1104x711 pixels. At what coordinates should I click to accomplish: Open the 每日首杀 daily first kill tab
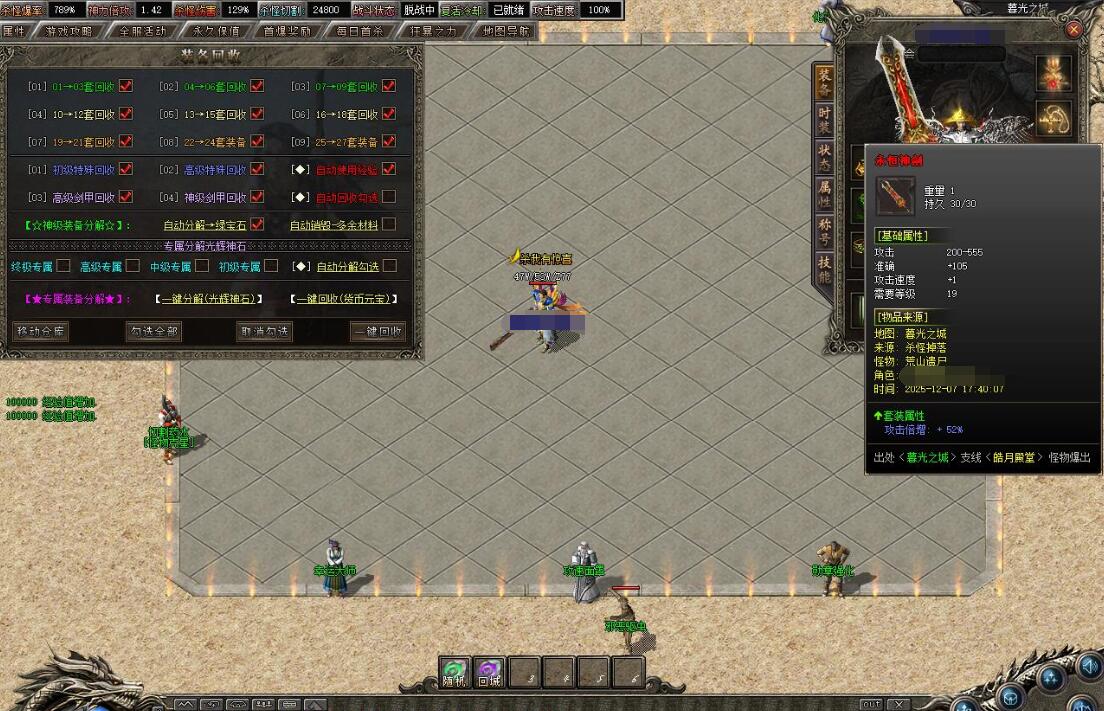[360, 31]
